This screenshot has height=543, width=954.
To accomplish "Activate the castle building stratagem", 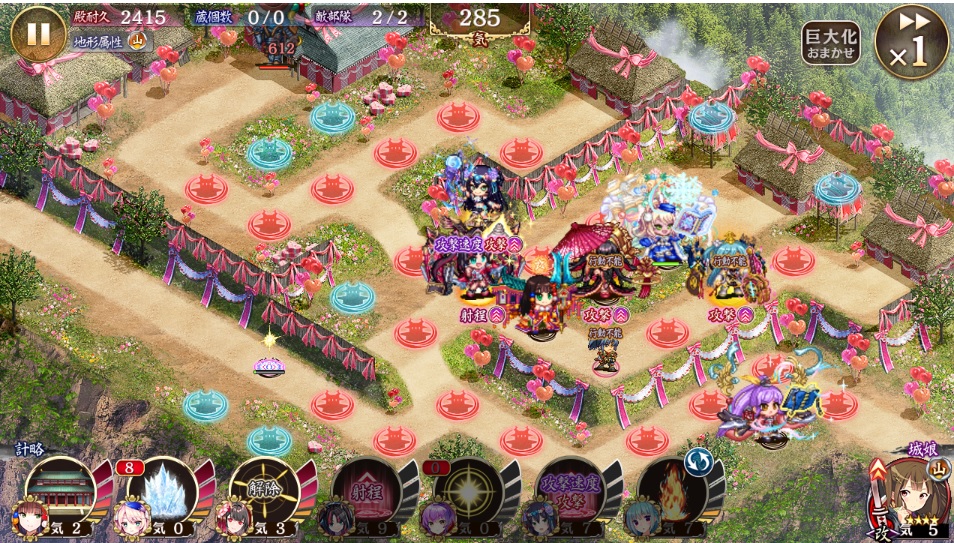I will [62, 492].
